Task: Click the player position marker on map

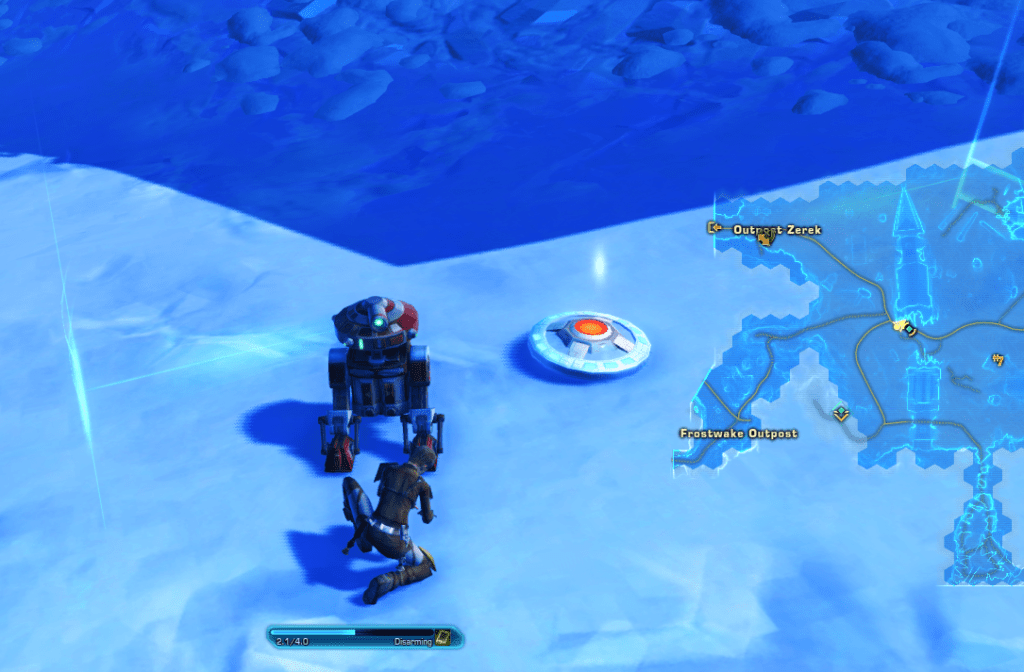Action: (906, 326)
